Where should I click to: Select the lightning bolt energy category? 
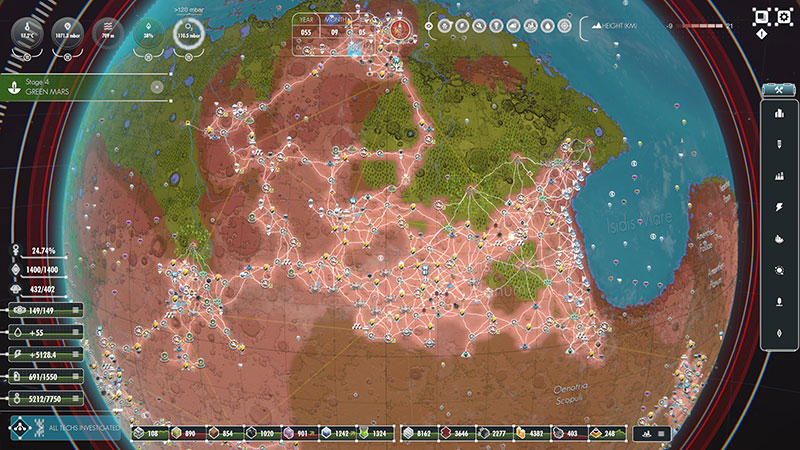778,206
